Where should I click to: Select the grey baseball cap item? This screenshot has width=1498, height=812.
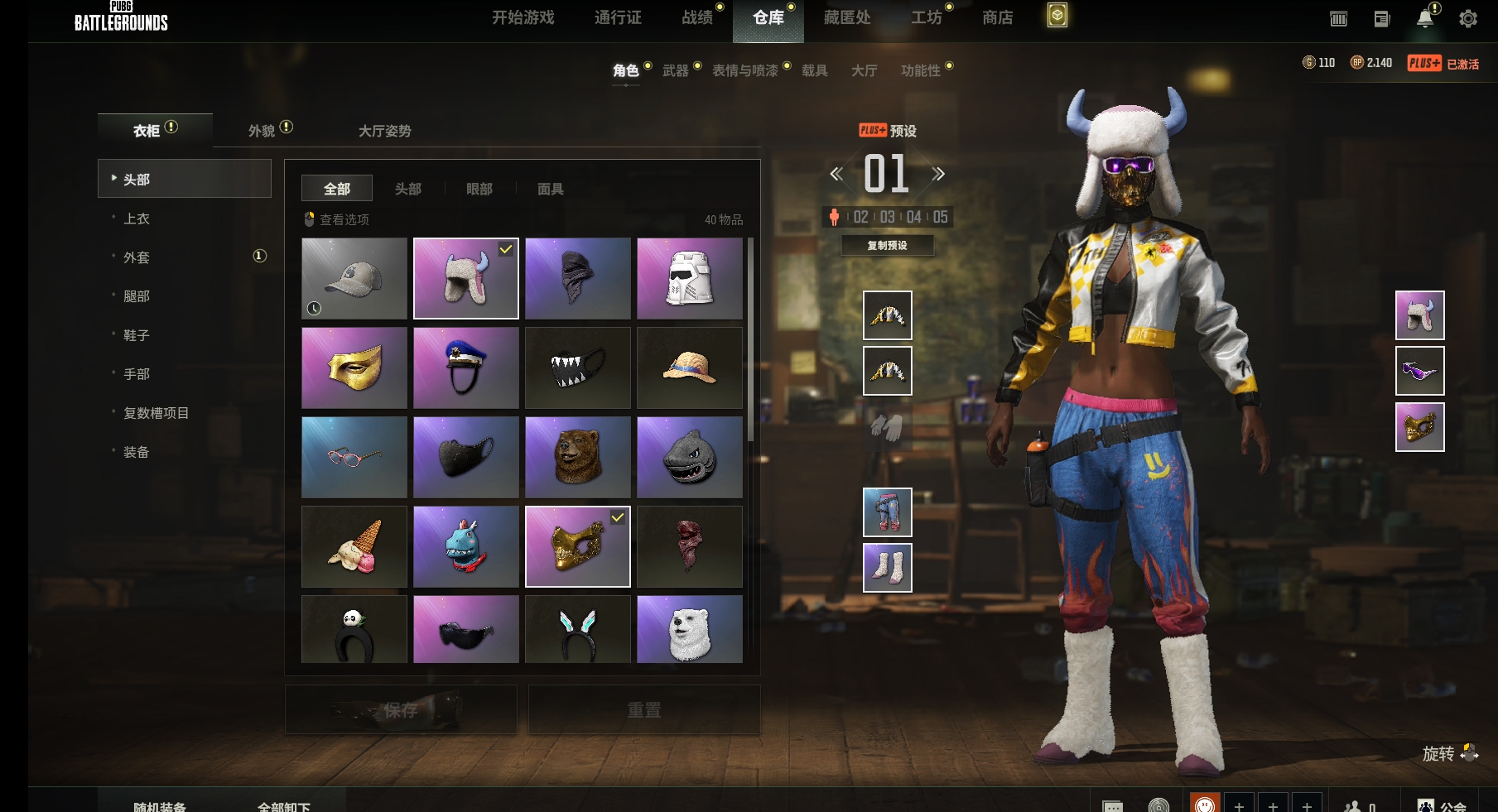coord(354,278)
